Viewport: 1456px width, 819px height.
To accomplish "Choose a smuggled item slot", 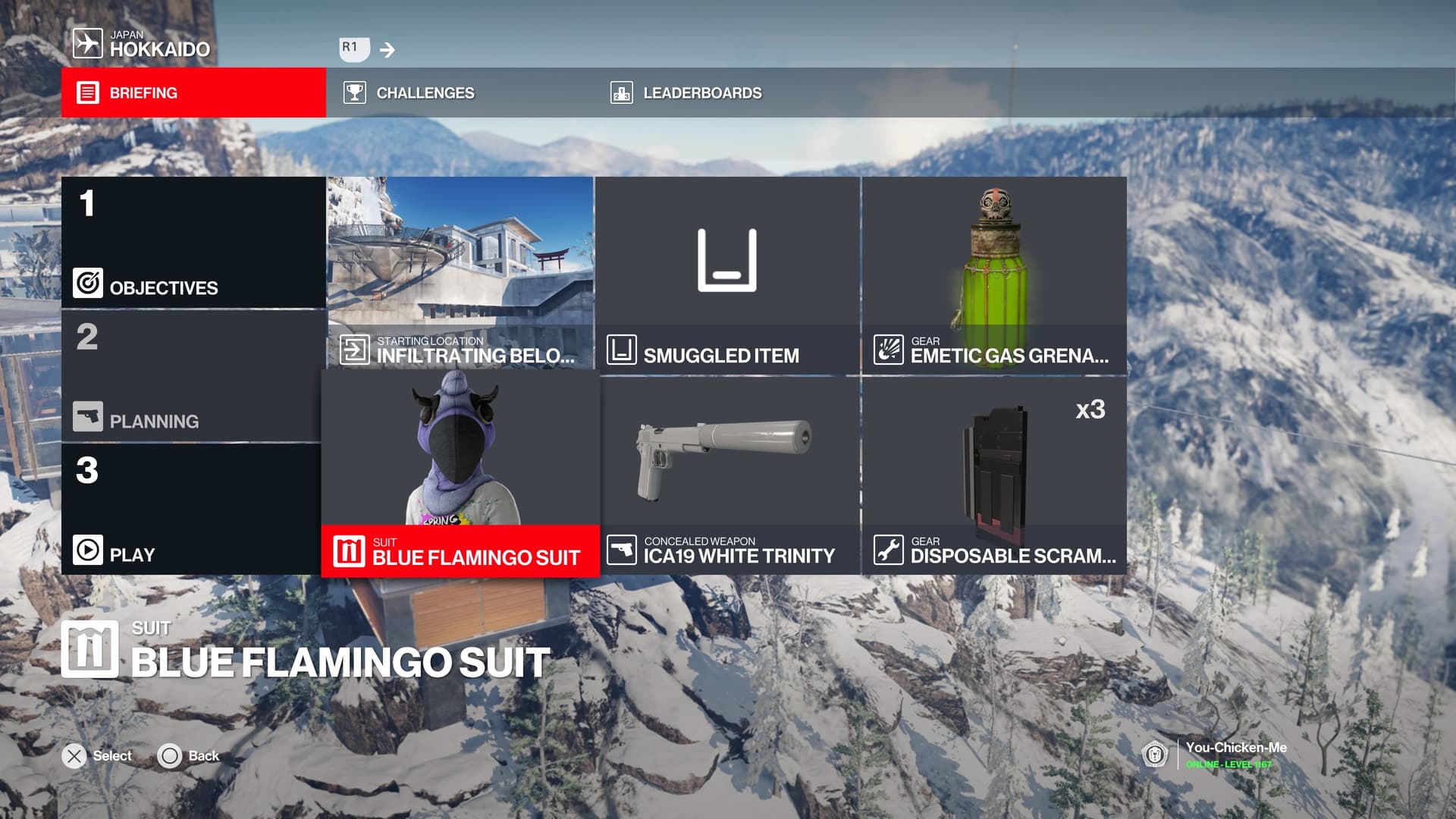I will [x=727, y=275].
